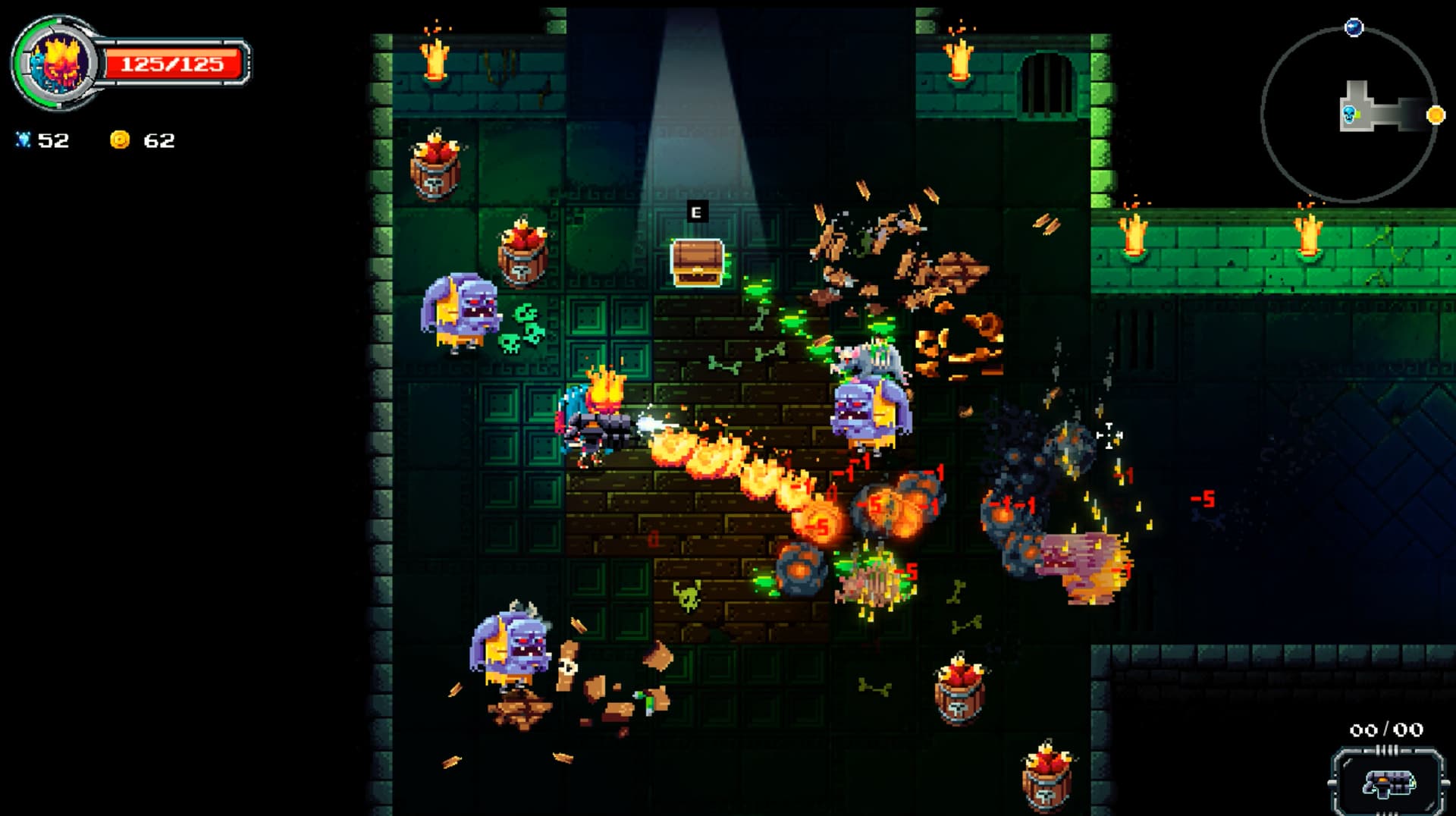
Task: Open the treasure chest under the spotlight
Action: [x=695, y=262]
